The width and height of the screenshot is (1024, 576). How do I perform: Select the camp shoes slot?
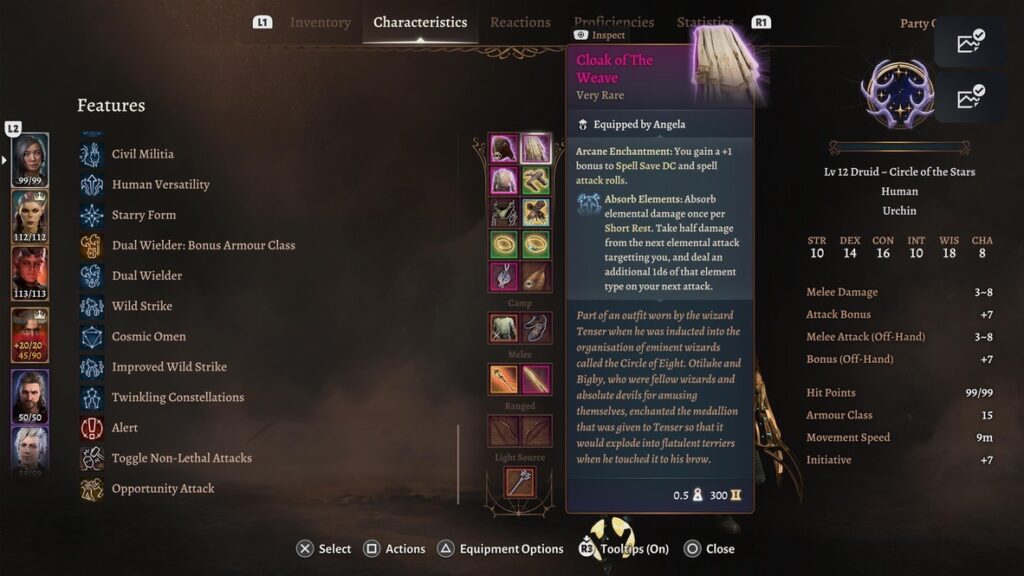(x=536, y=327)
